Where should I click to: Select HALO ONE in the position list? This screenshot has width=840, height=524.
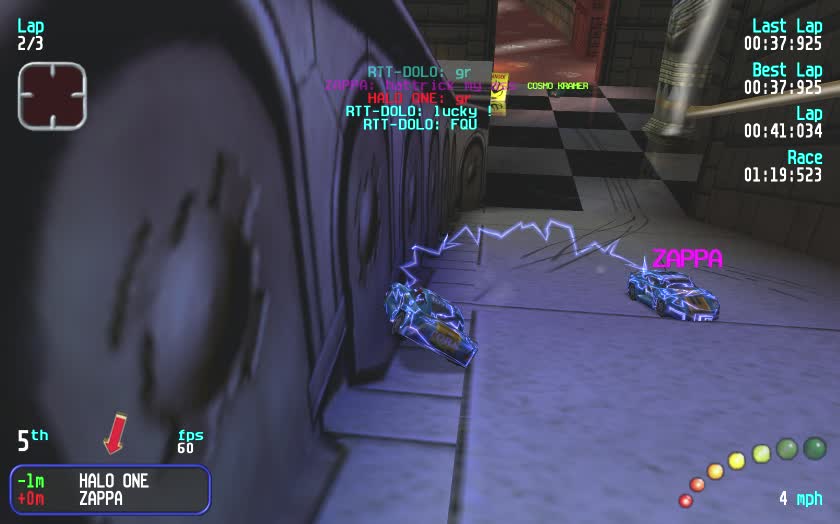[x=113, y=481]
